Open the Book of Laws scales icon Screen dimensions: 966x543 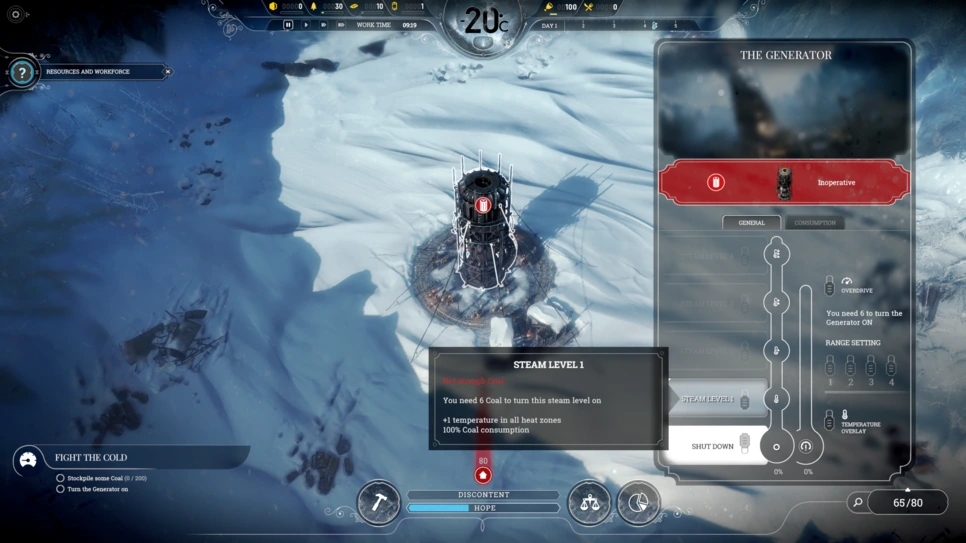point(589,503)
